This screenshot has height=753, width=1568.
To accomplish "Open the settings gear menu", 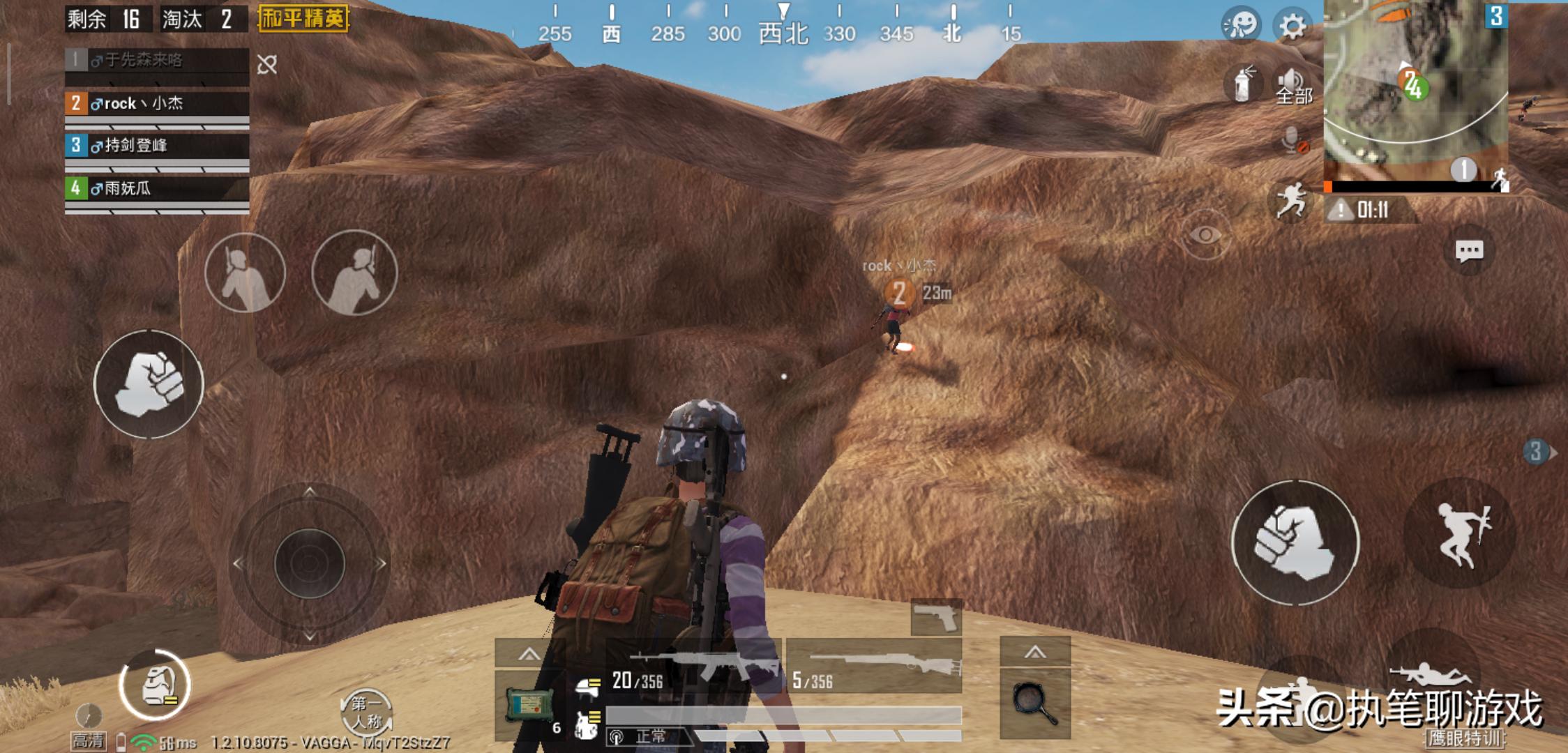I will point(1292,27).
